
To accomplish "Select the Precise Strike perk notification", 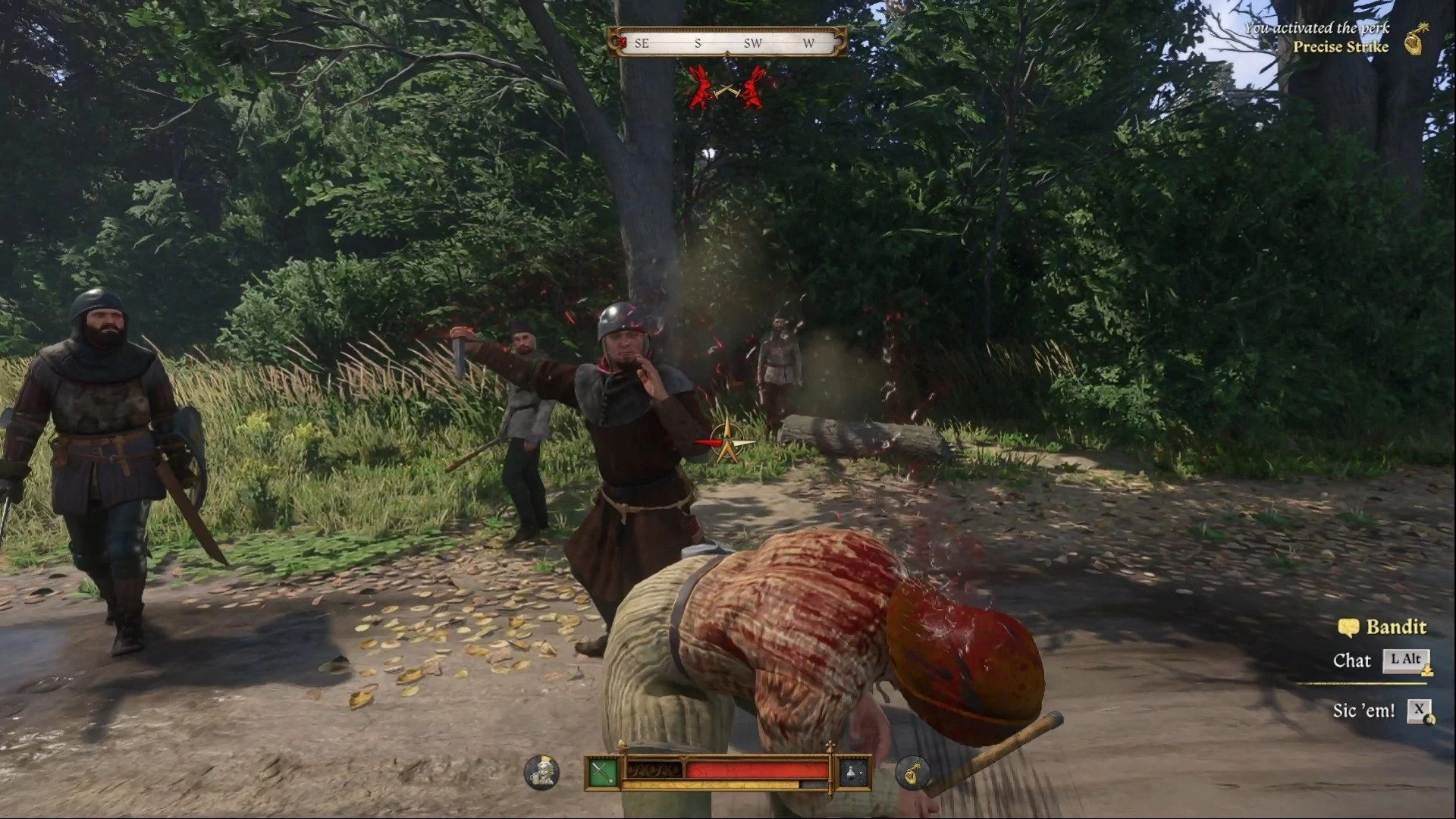I will click(x=1340, y=46).
